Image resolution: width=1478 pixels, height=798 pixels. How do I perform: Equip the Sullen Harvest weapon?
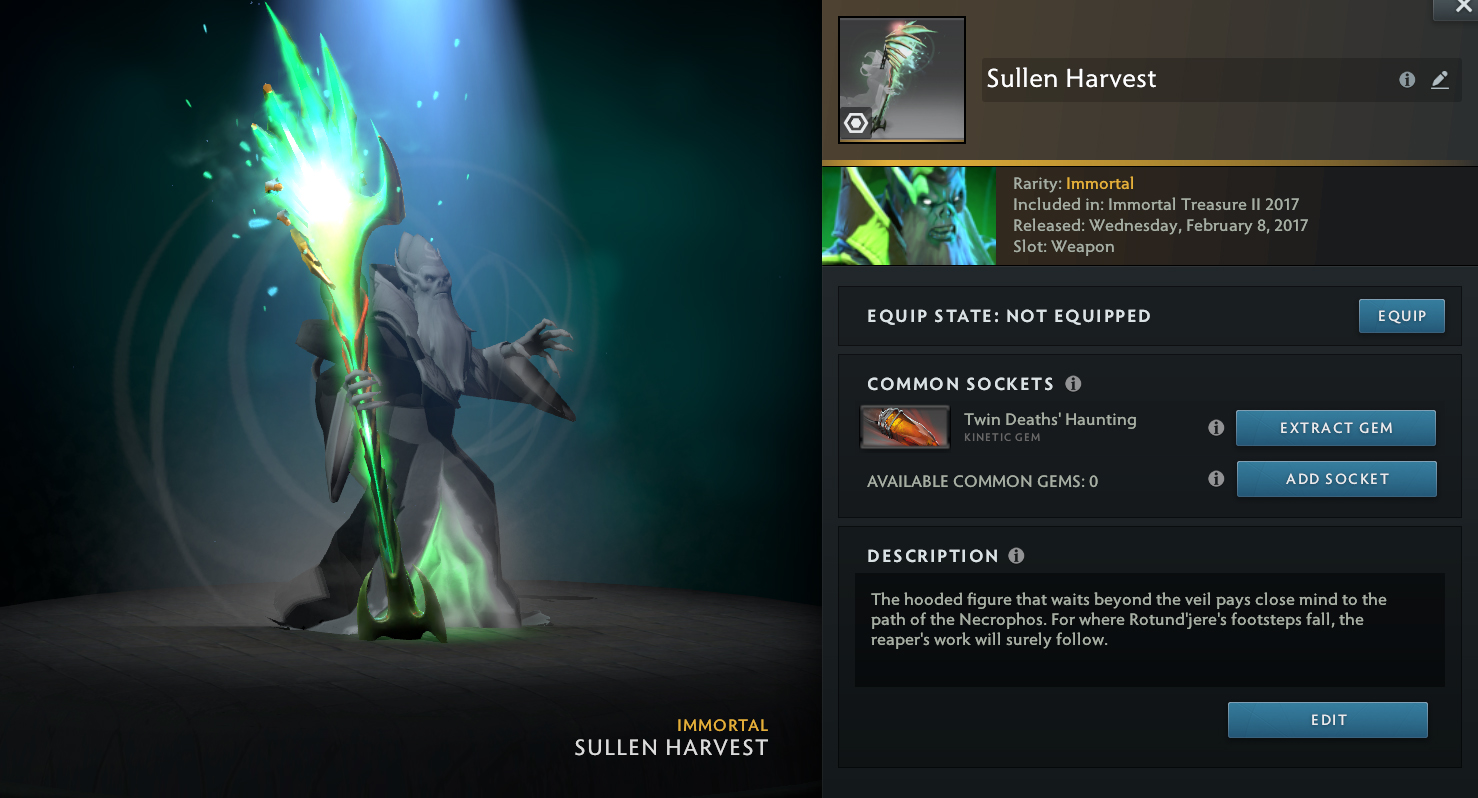tap(1401, 316)
